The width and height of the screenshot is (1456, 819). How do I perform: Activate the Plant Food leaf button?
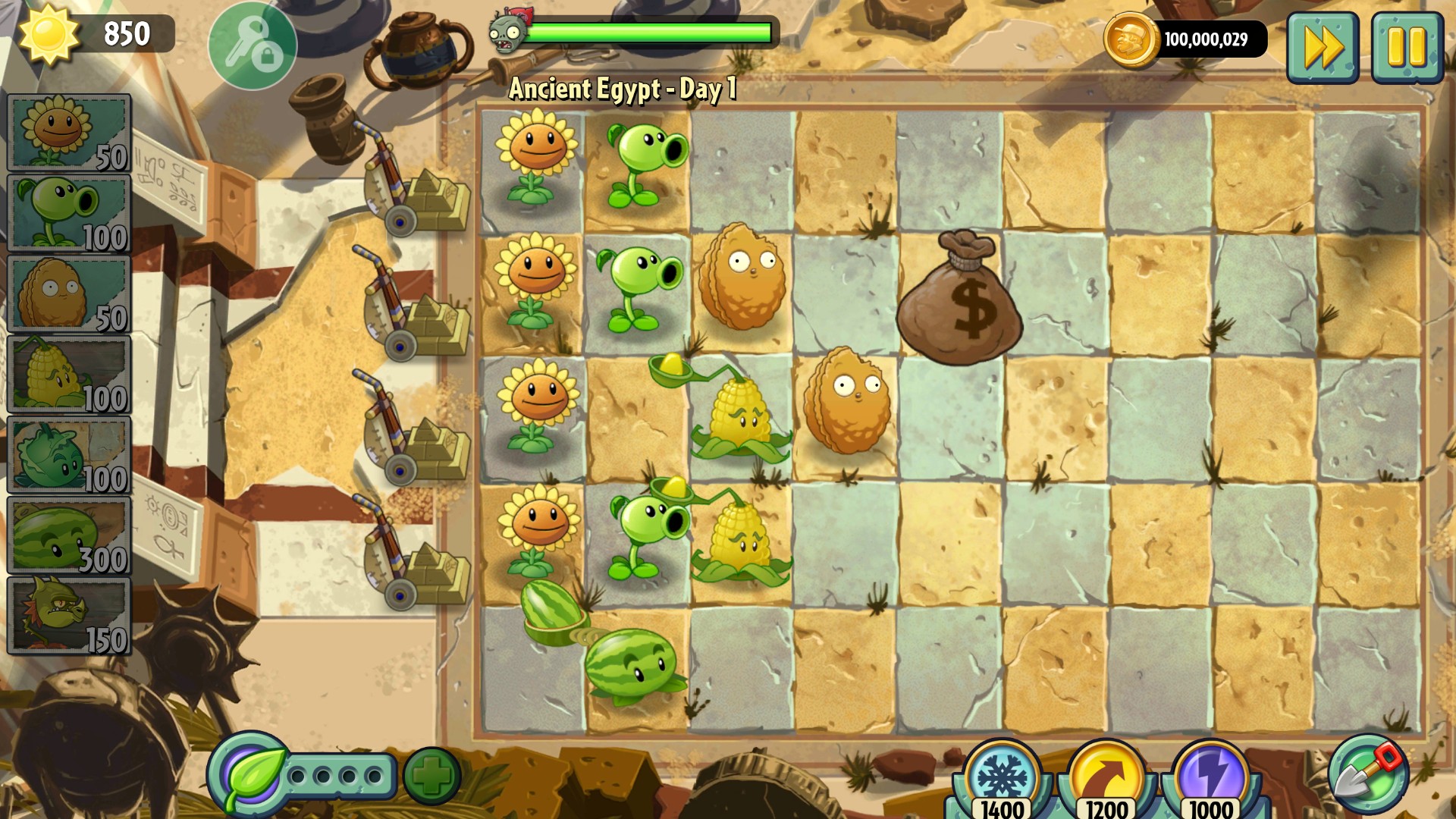(x=250, y=775)
